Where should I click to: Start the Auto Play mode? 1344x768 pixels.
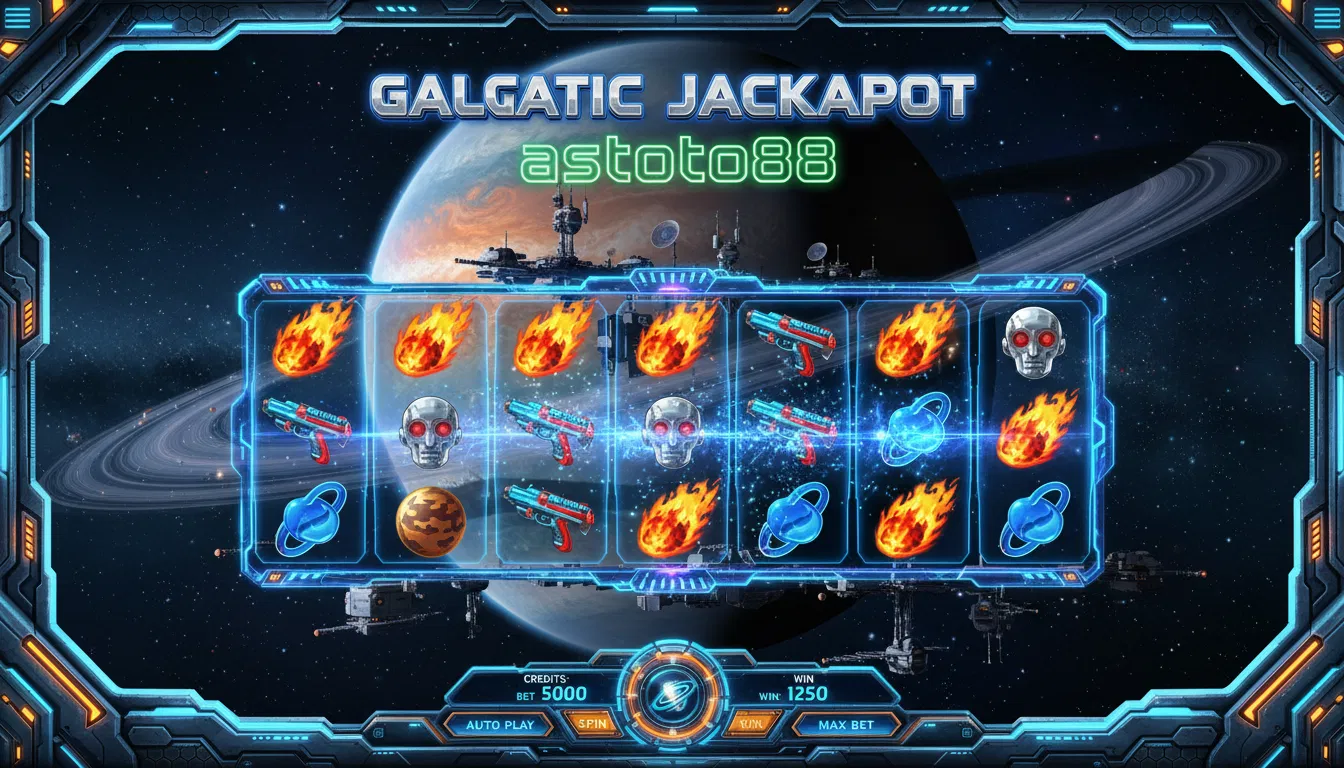[500, 725]
